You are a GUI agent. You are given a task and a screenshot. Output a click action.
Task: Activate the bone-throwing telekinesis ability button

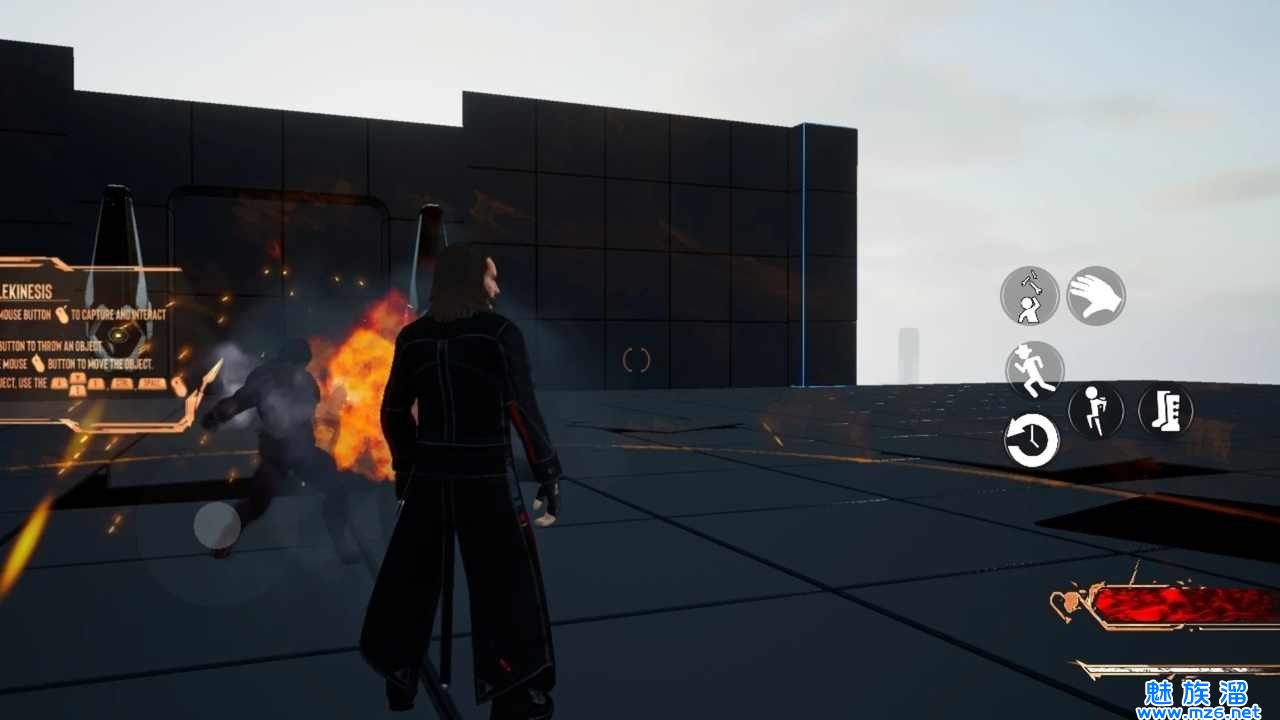1029,296
